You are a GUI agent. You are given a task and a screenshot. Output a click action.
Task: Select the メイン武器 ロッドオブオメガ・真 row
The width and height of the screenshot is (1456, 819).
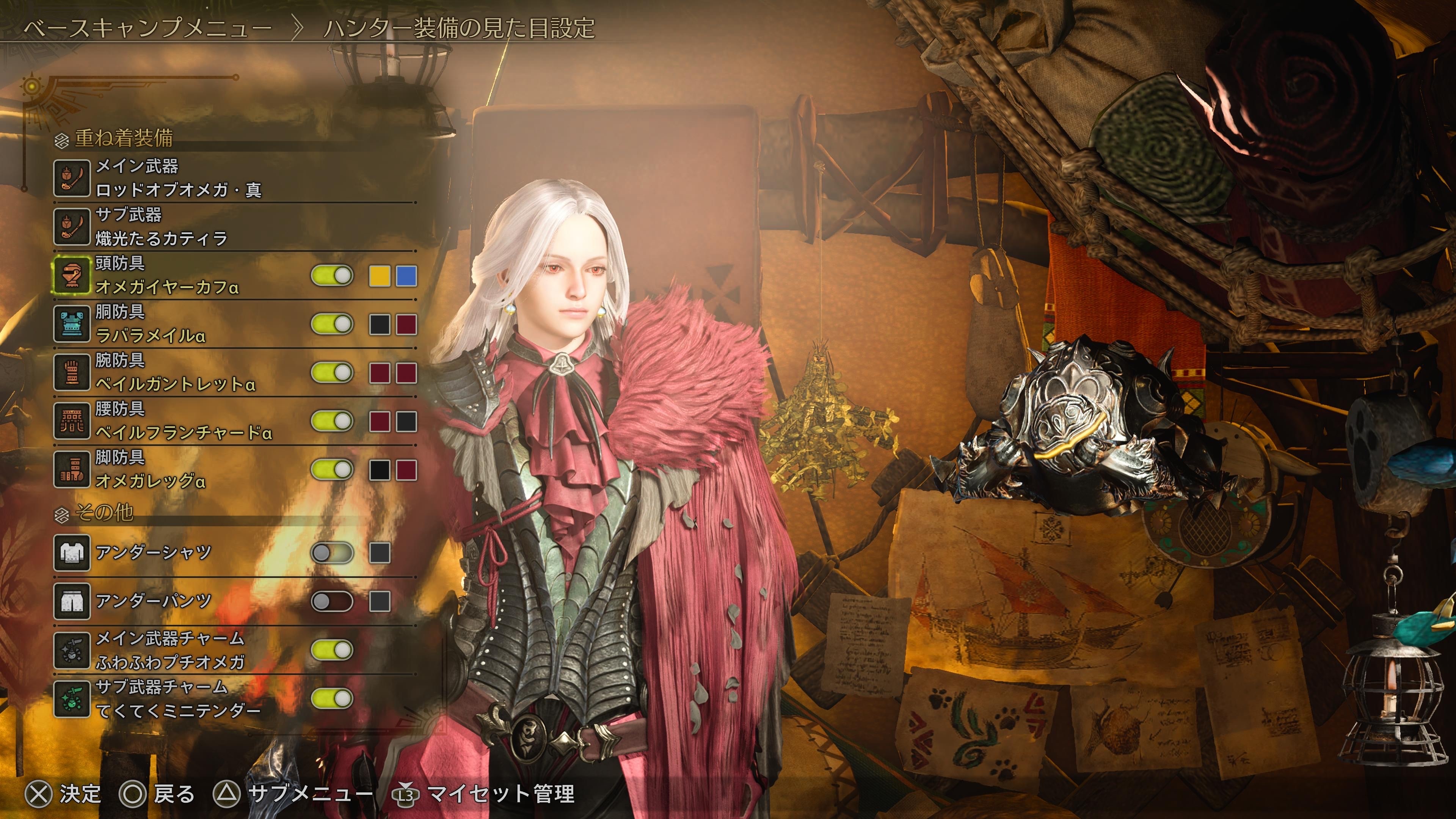[x=178, y=177]
